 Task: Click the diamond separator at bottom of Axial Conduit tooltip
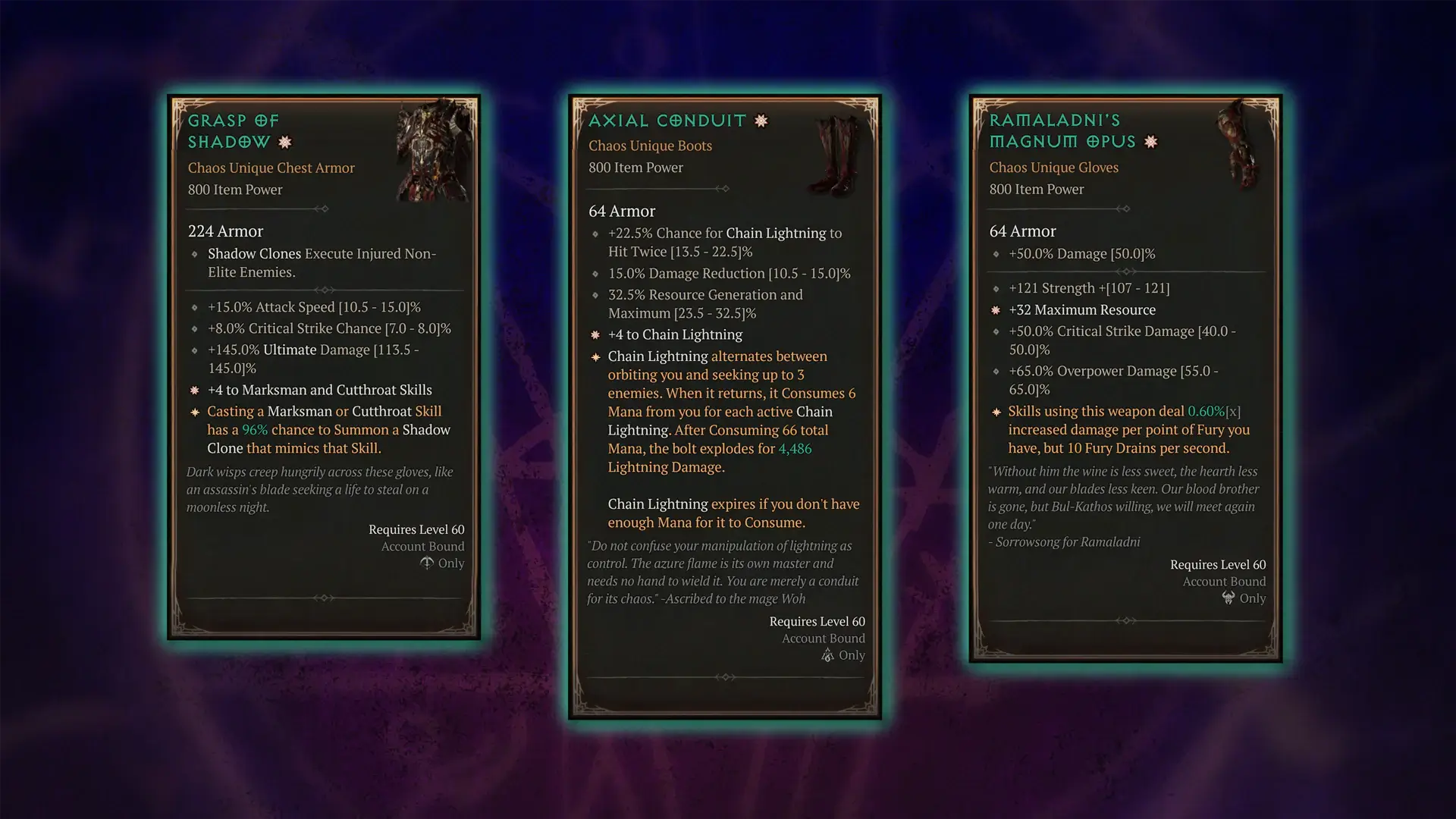pyautogui.click(x=726, y=677)
